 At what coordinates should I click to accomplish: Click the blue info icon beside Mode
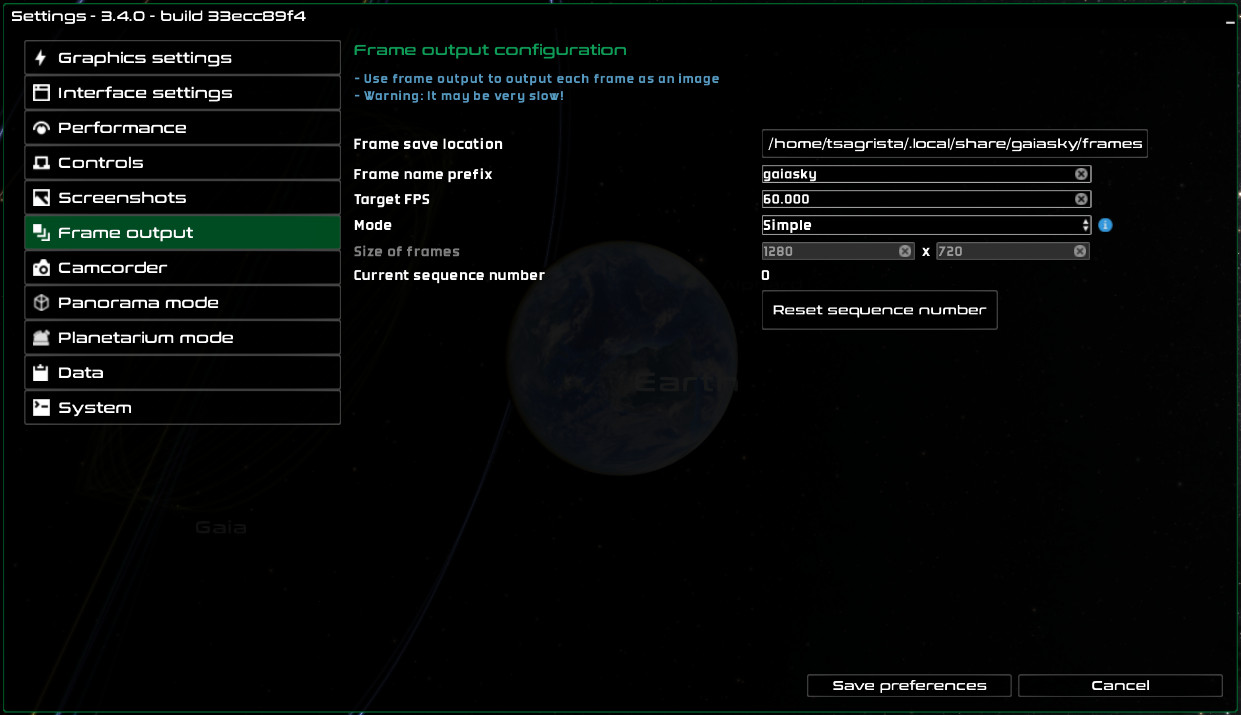pyautogui.click(x=1105, y=225)
